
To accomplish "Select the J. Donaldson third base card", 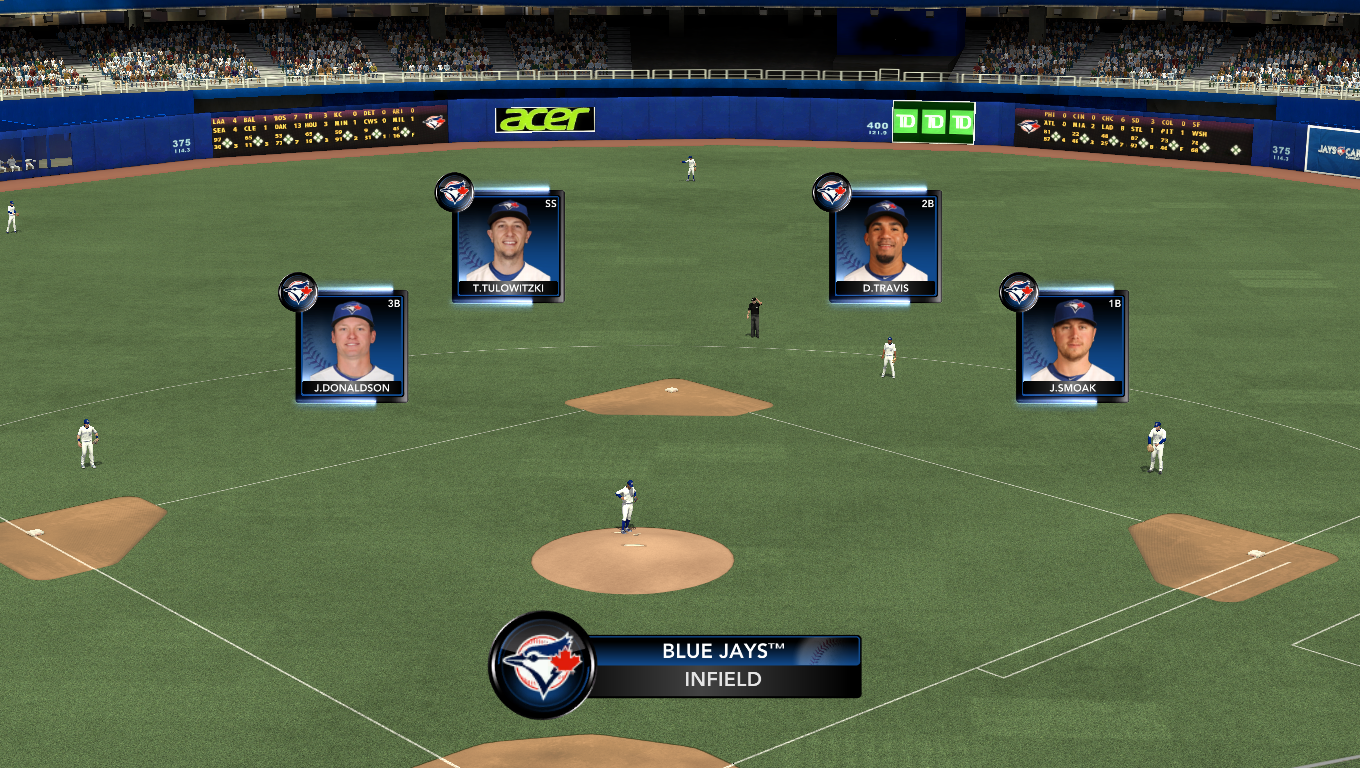I will tap(351, 345).
